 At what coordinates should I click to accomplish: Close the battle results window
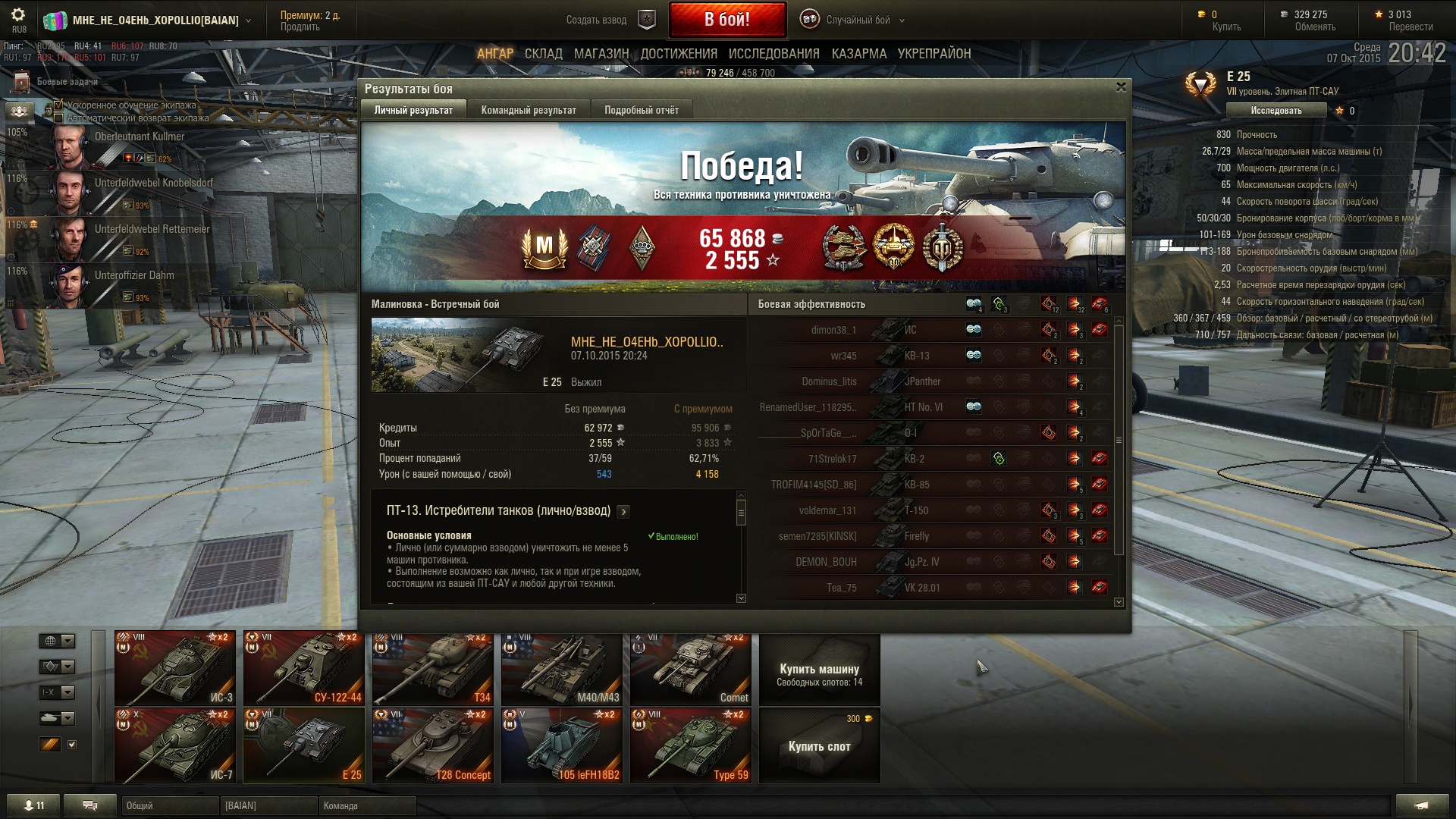pos(1121,87)
